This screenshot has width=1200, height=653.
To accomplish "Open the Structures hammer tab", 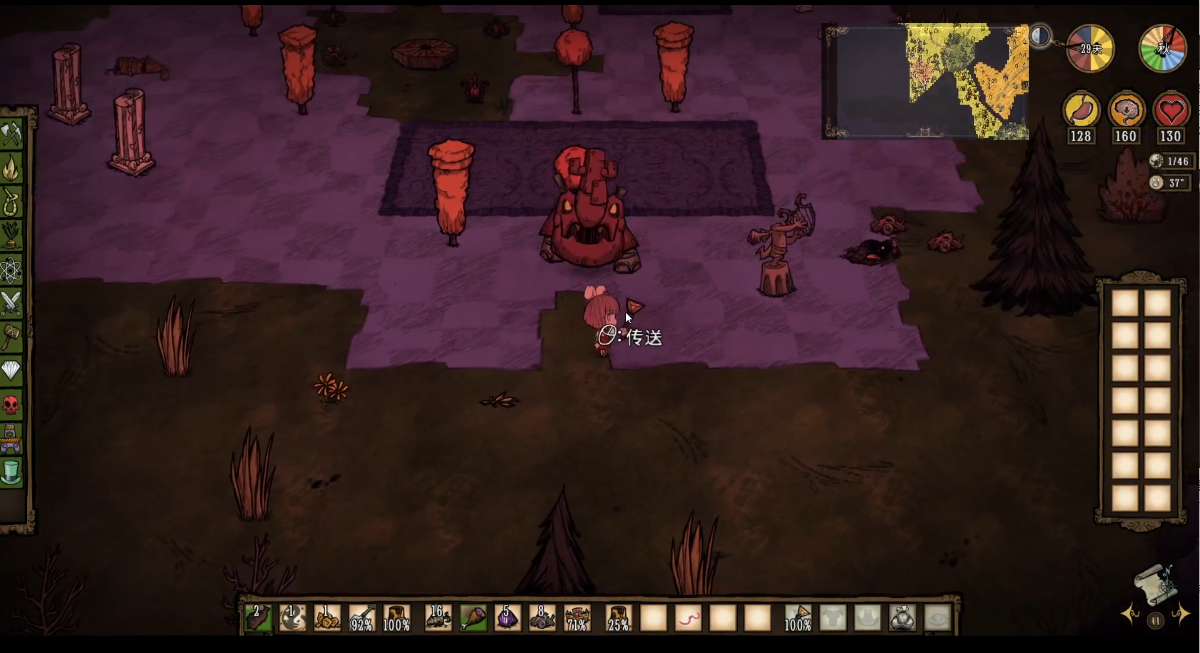I will (12, 337).
